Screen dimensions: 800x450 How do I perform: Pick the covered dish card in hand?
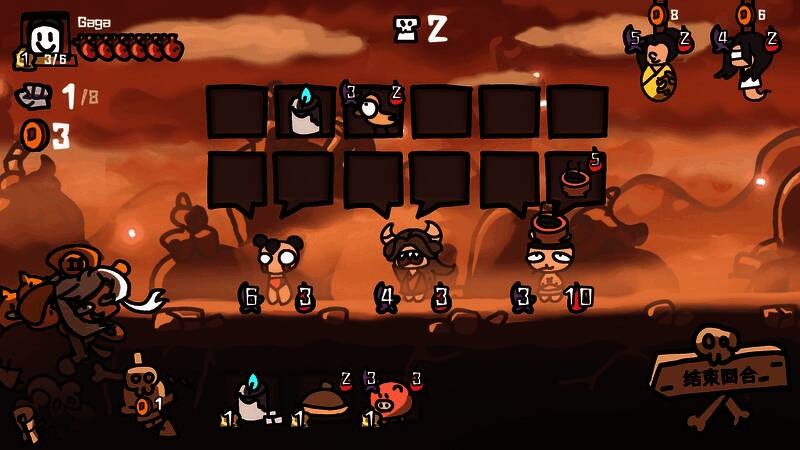[x=323, y=400]
